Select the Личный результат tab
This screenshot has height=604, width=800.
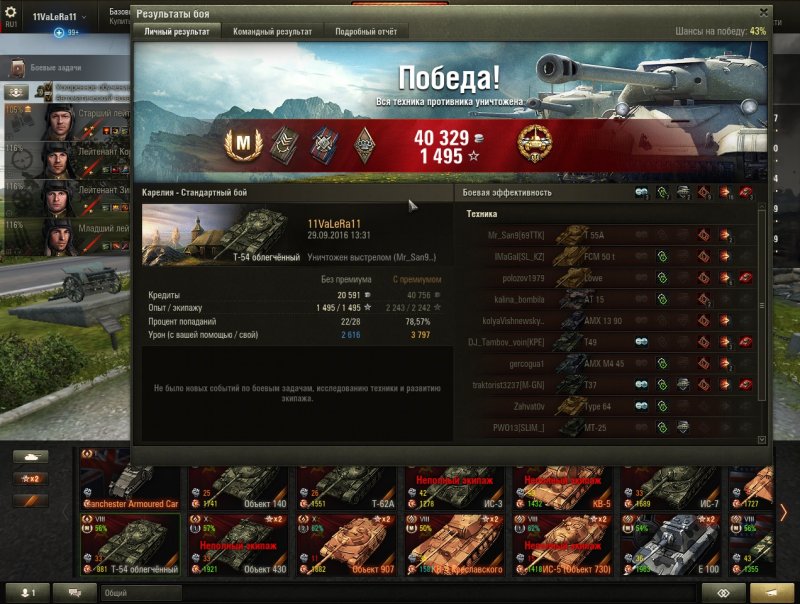pyautogui.click(x=177, y=32)
